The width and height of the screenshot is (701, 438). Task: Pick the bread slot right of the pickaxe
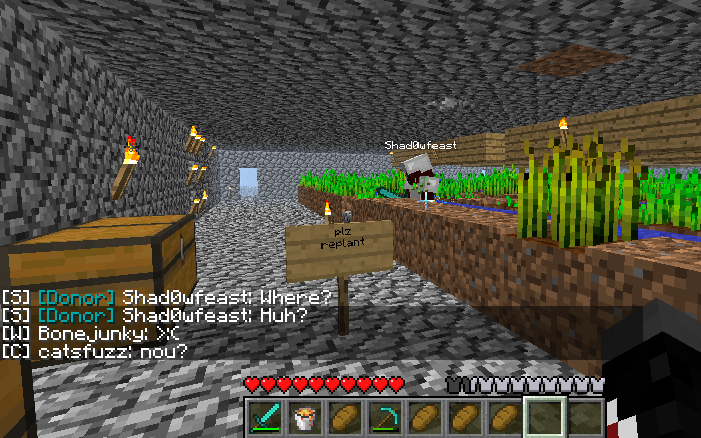(423, 416)
